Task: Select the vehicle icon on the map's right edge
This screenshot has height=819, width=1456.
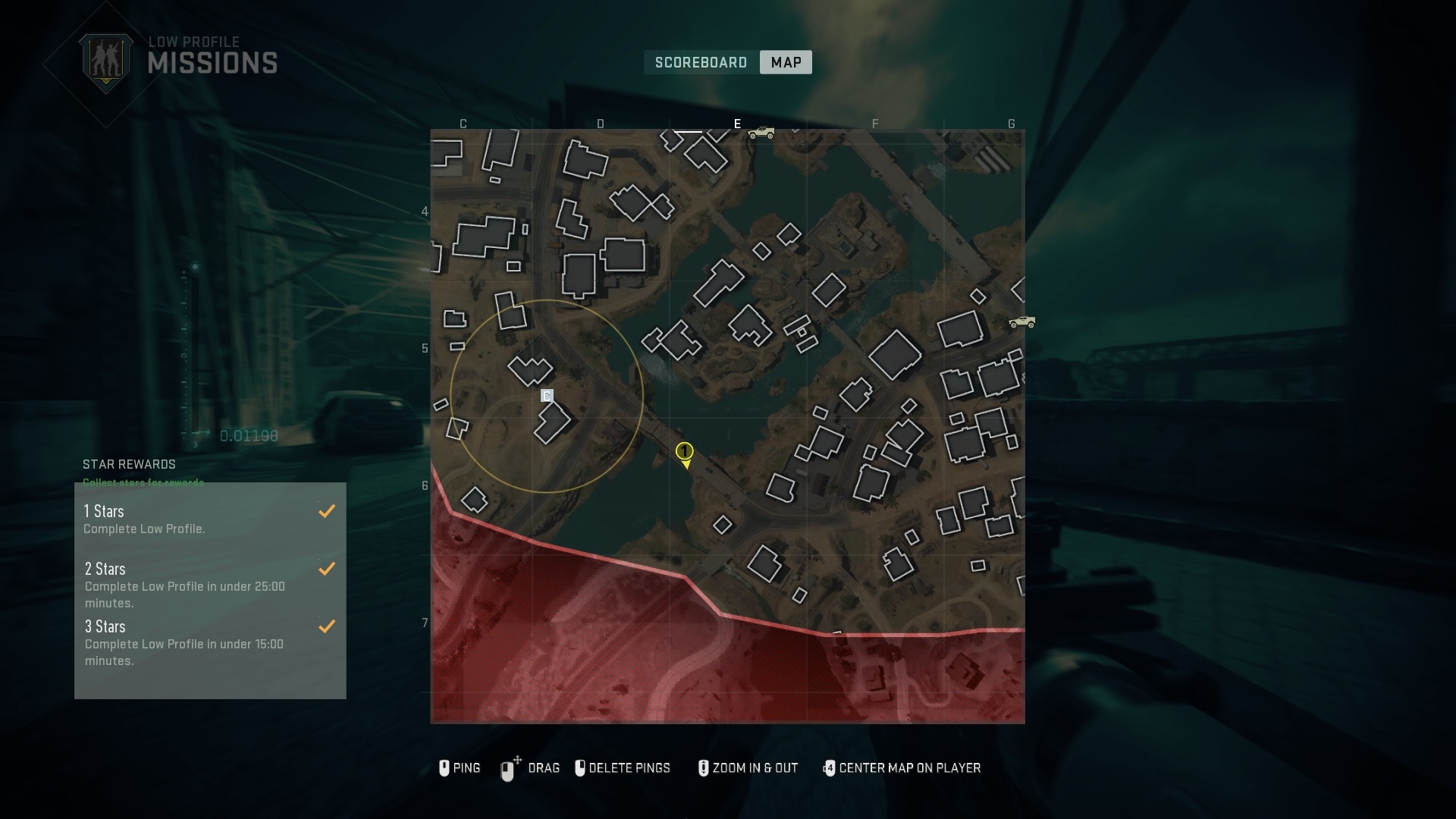Action: click(x=1023, y=322)
